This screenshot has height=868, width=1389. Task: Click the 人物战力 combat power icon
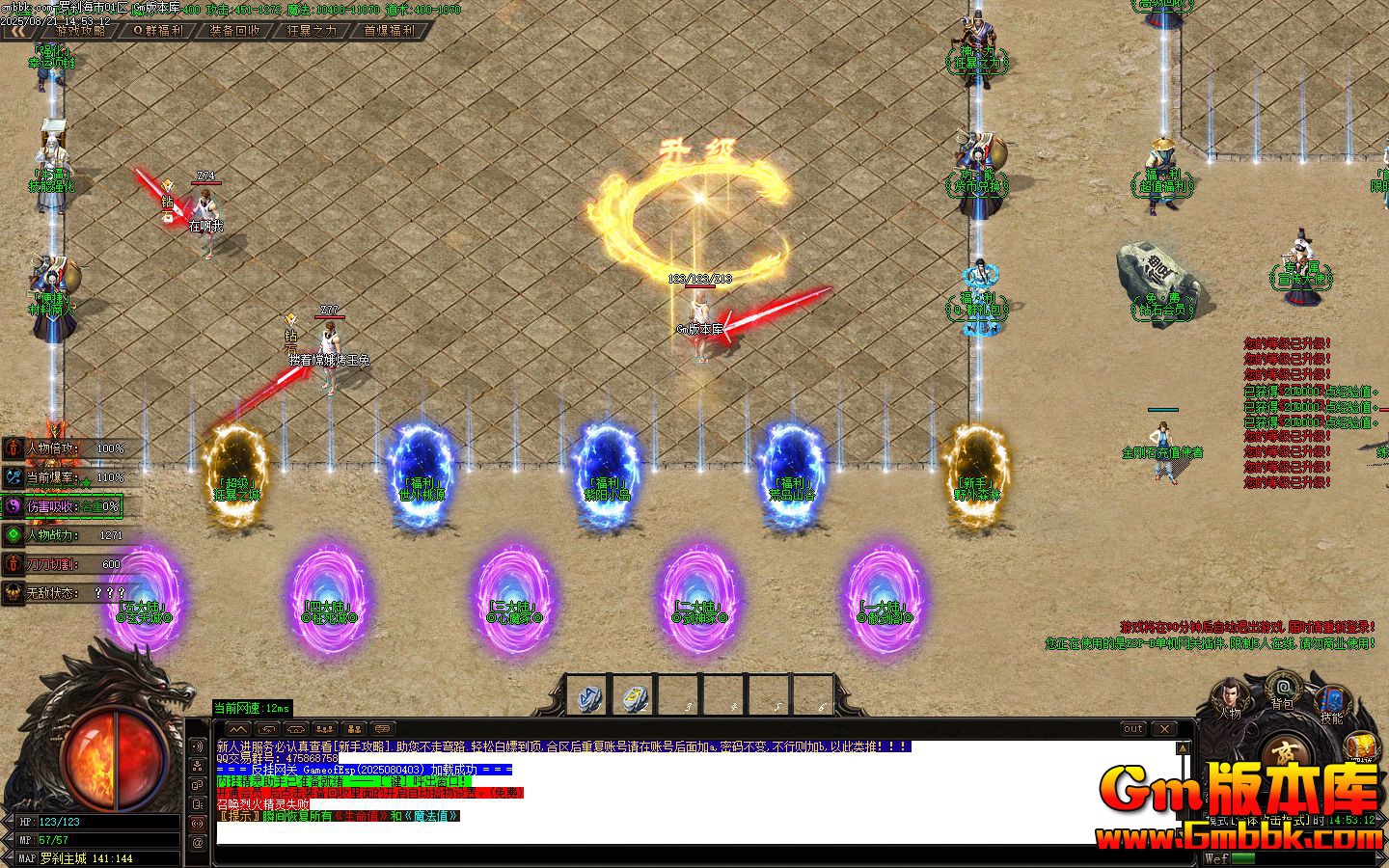pos(13,535)
